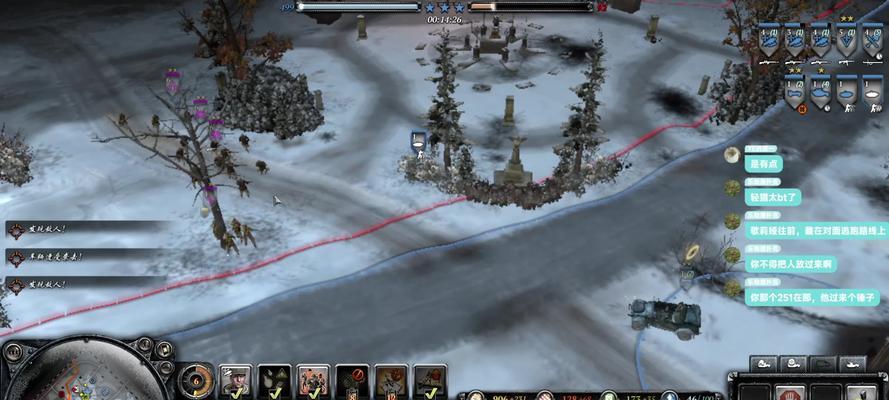Select the one-star tank unit shield
889x400 pixels.
tap(820, 91)
